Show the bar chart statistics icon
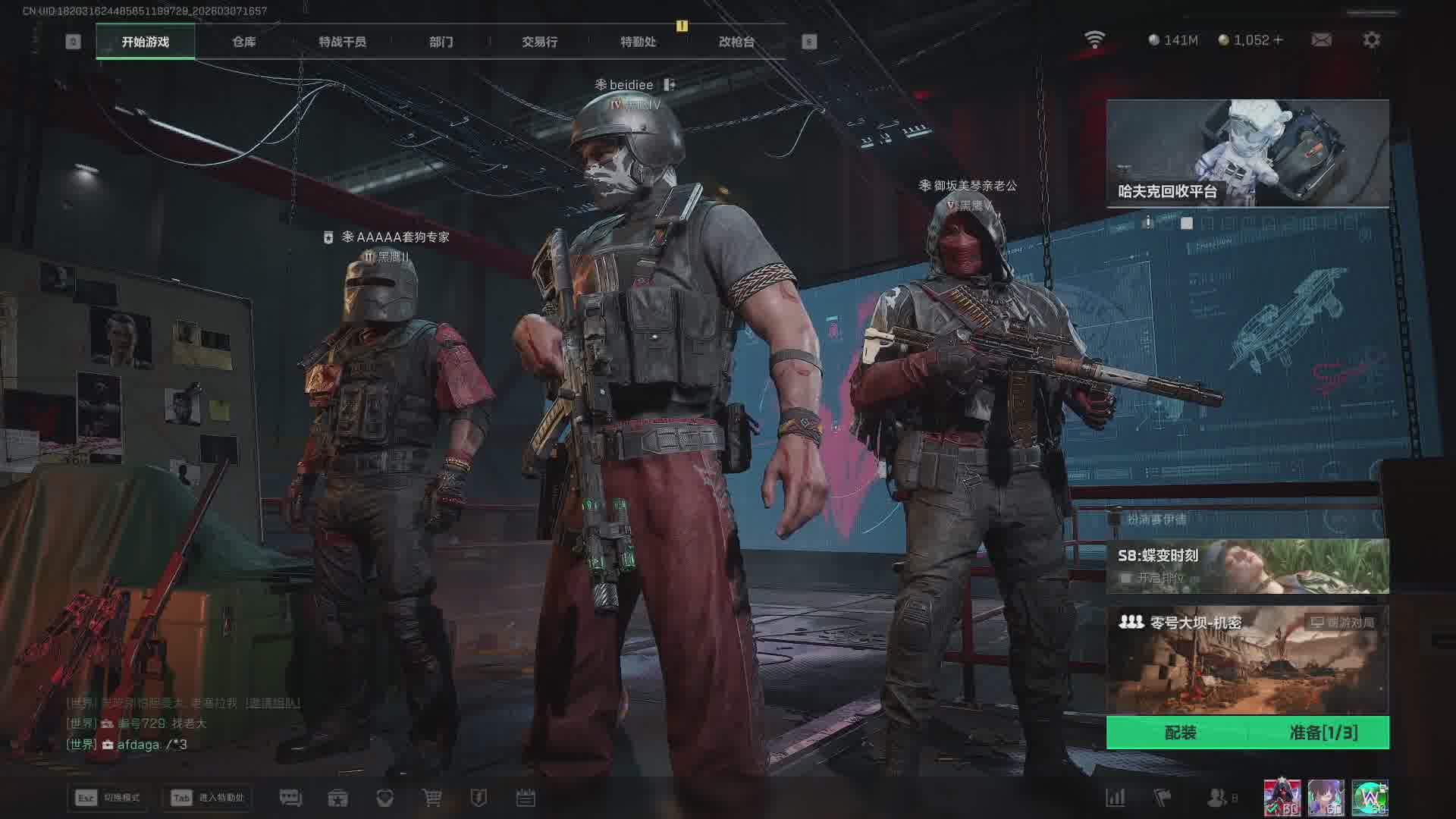Image resolution: width=1456 pixels, height=819 pixels. 1115,798
